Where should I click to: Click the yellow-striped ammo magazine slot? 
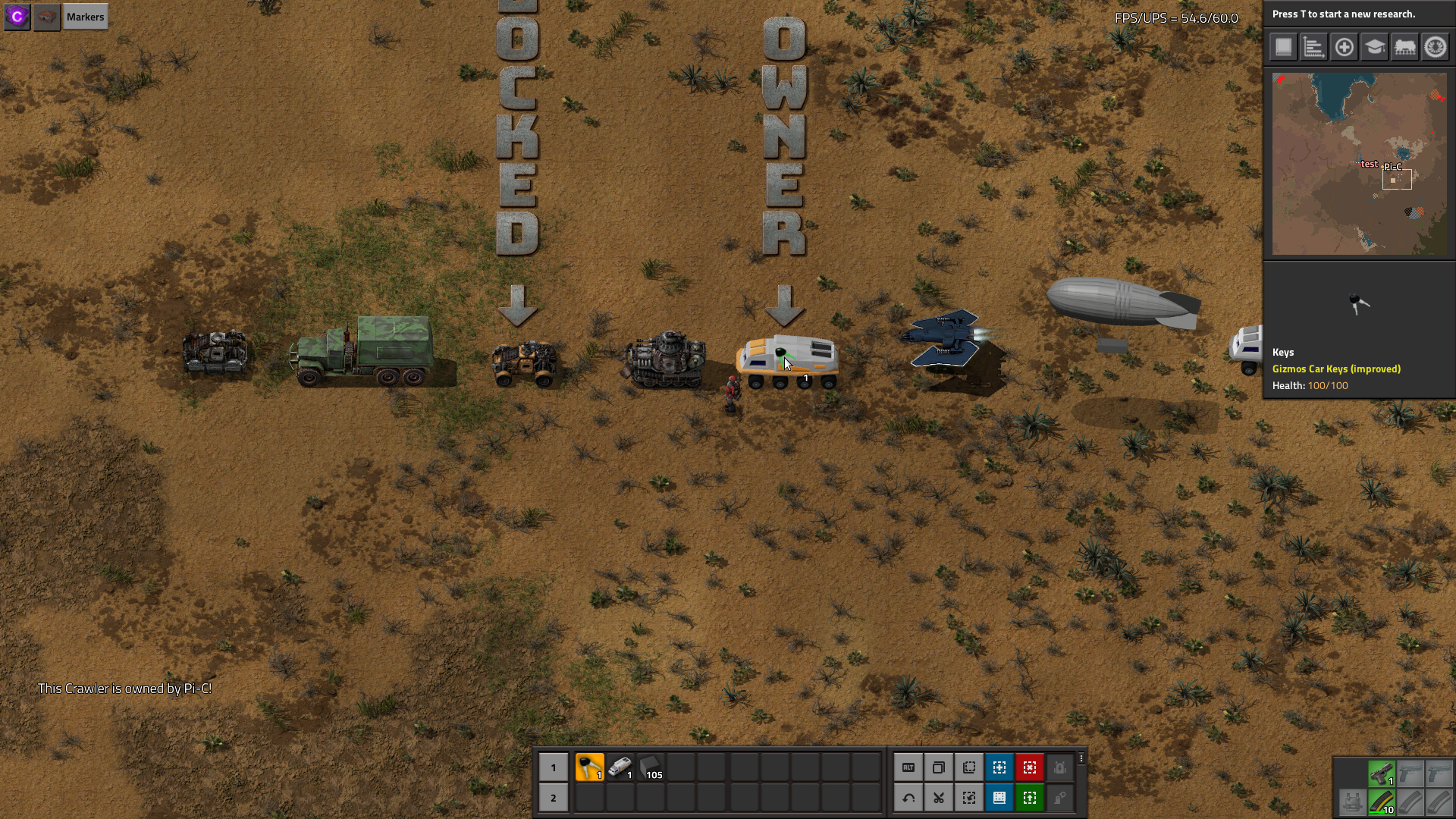[x=1381, y=802]
